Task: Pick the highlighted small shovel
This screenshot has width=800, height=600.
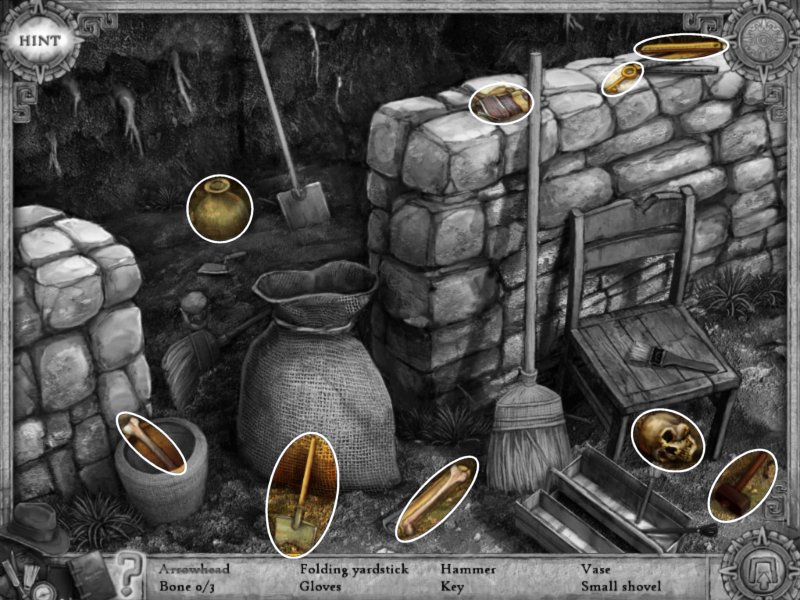Action: [302, 493]
